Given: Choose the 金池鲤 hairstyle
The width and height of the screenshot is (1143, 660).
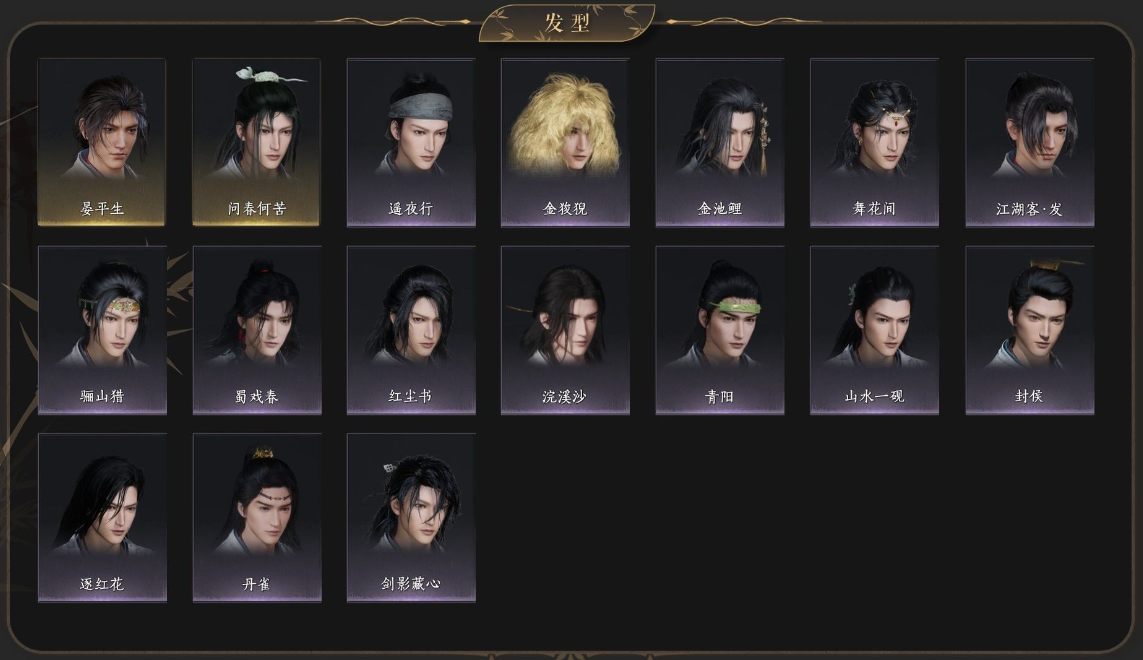Looking at the screenshot, I should [x=720, y=141].
